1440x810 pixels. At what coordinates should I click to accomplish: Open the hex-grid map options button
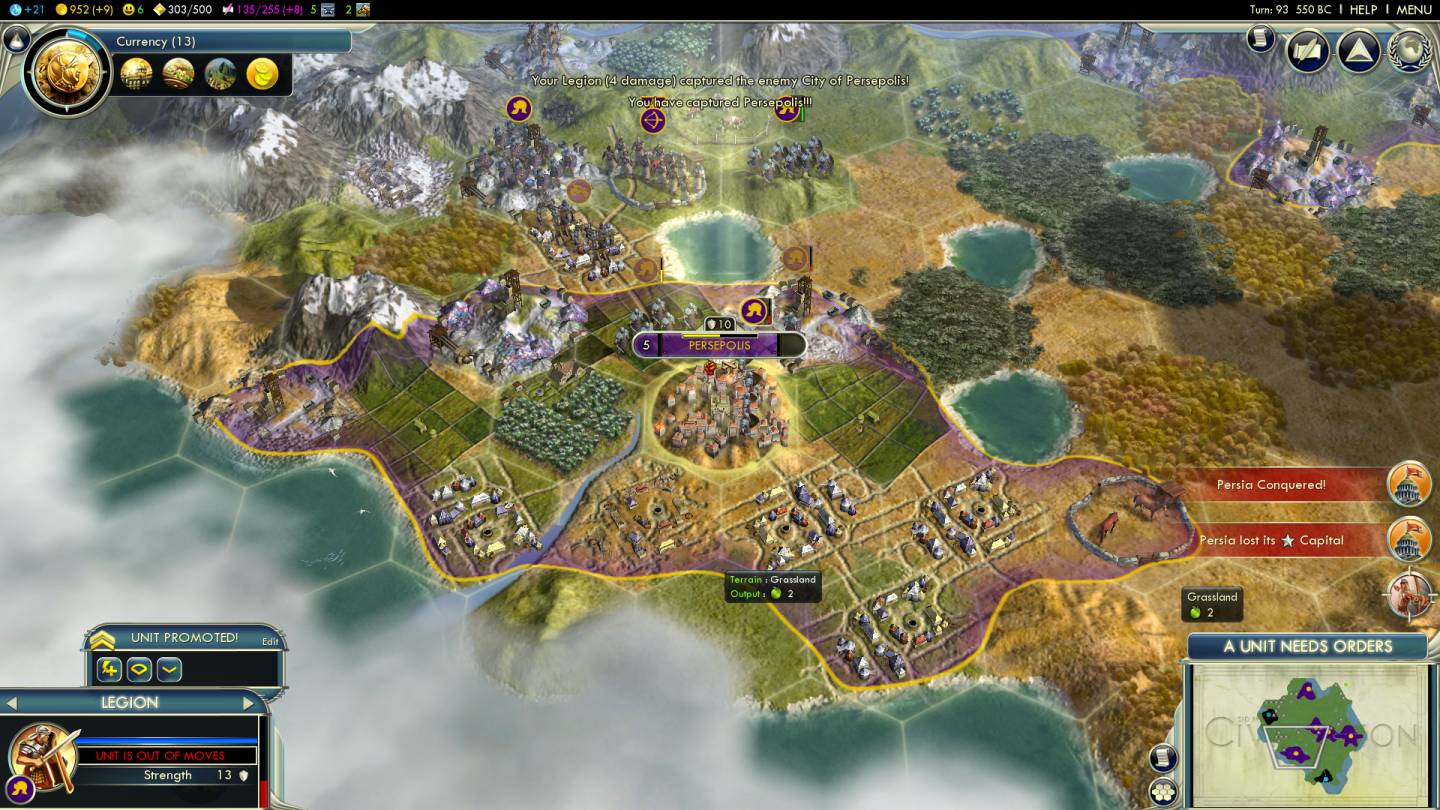[x=1162, y=790]
